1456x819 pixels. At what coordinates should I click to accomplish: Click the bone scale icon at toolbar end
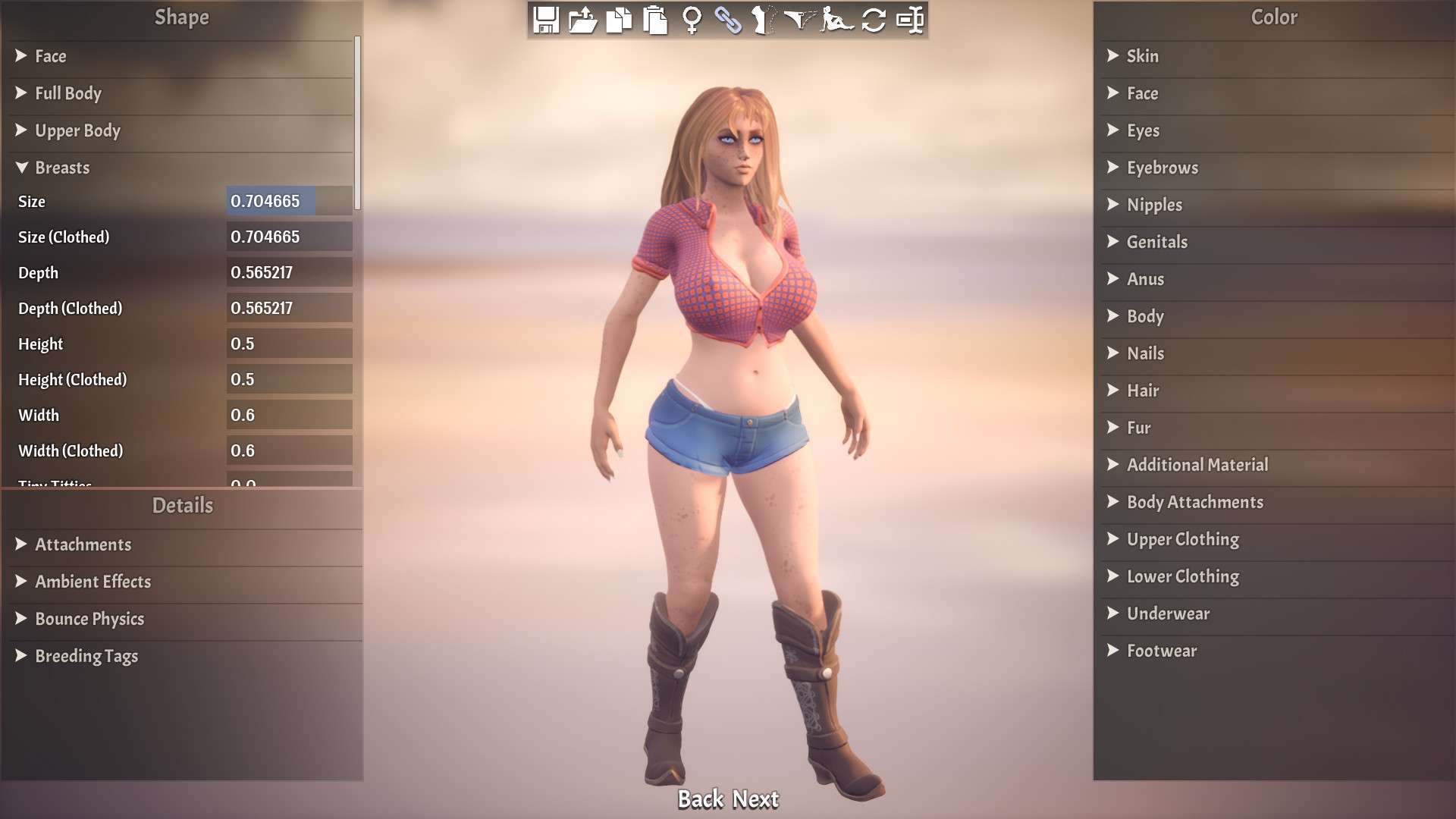coord(912,20)
